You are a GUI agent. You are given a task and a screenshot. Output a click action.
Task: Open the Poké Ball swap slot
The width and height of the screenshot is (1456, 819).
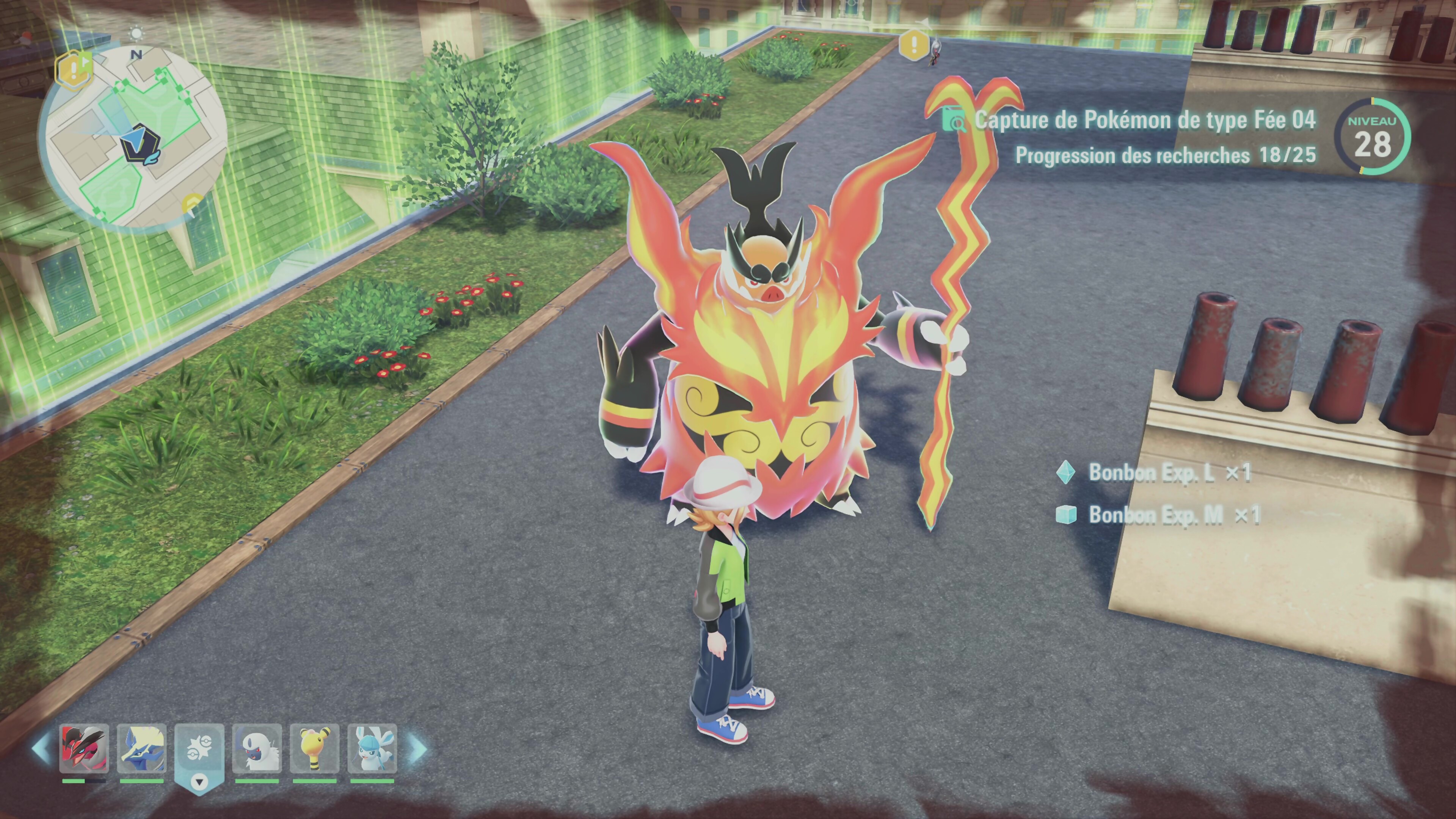point(199,755)
